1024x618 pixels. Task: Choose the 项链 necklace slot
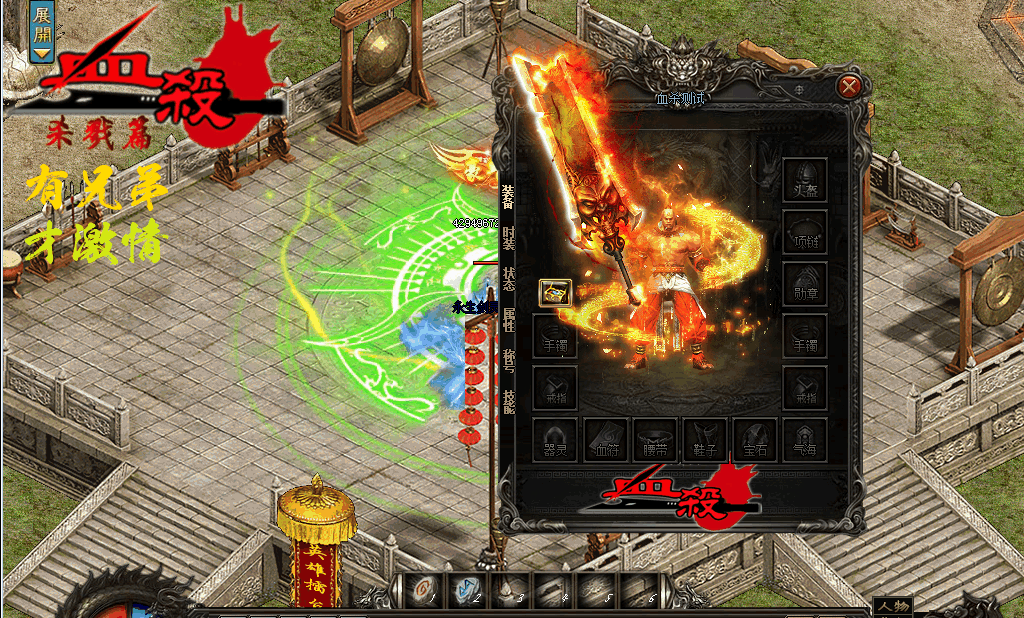pos(804,232)
